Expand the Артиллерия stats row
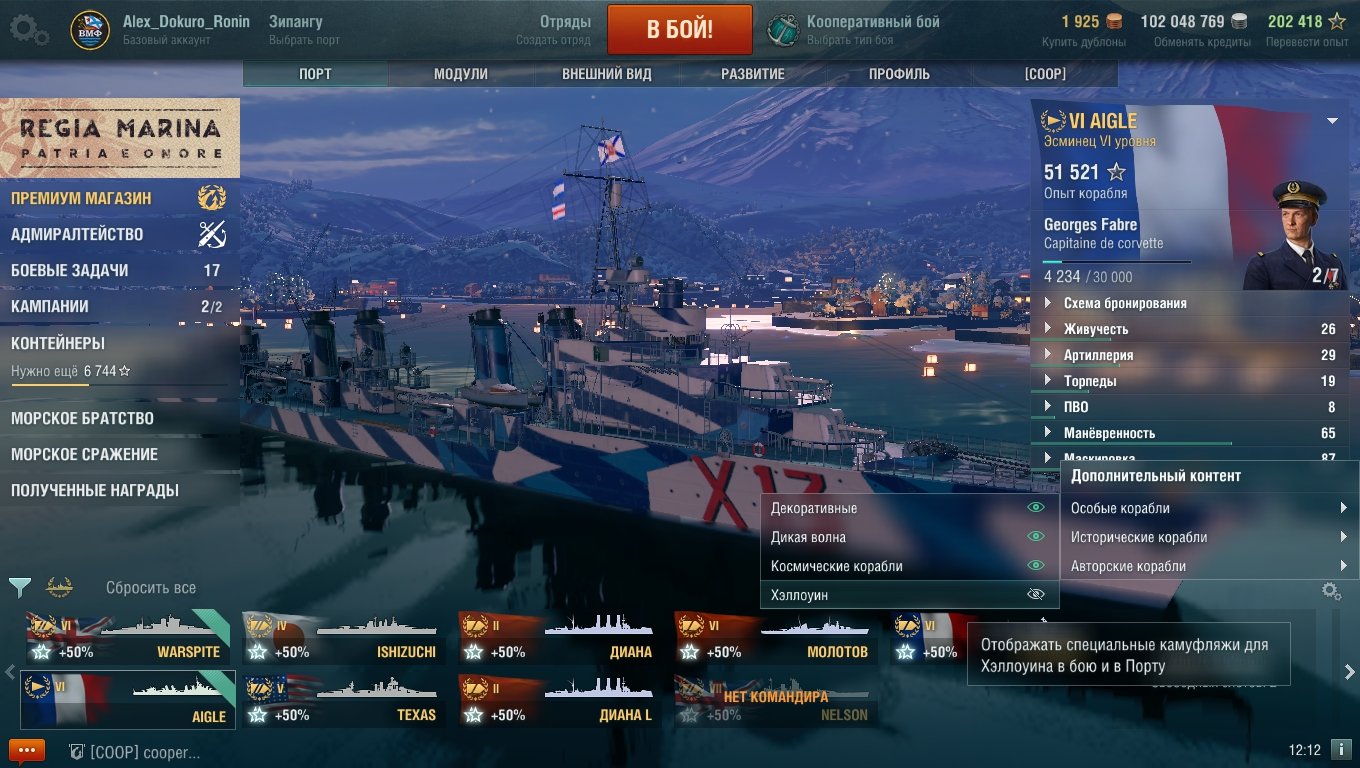The image size is (1360, 768). coord(1098,355)
